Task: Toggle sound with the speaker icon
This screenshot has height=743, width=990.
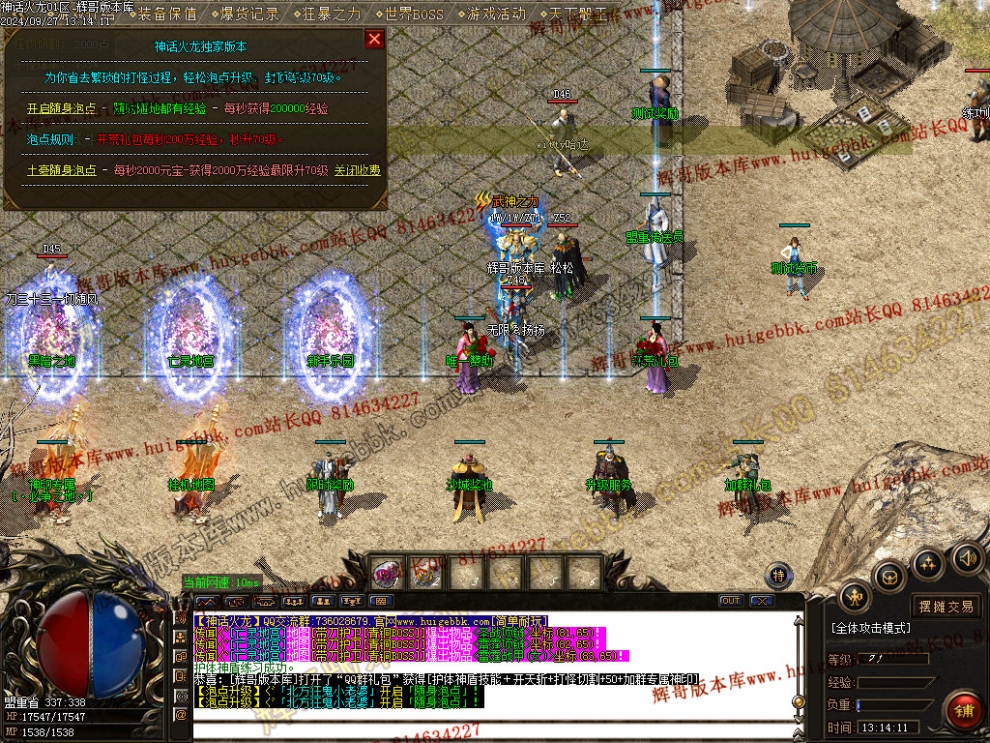Action: [966, 557]
